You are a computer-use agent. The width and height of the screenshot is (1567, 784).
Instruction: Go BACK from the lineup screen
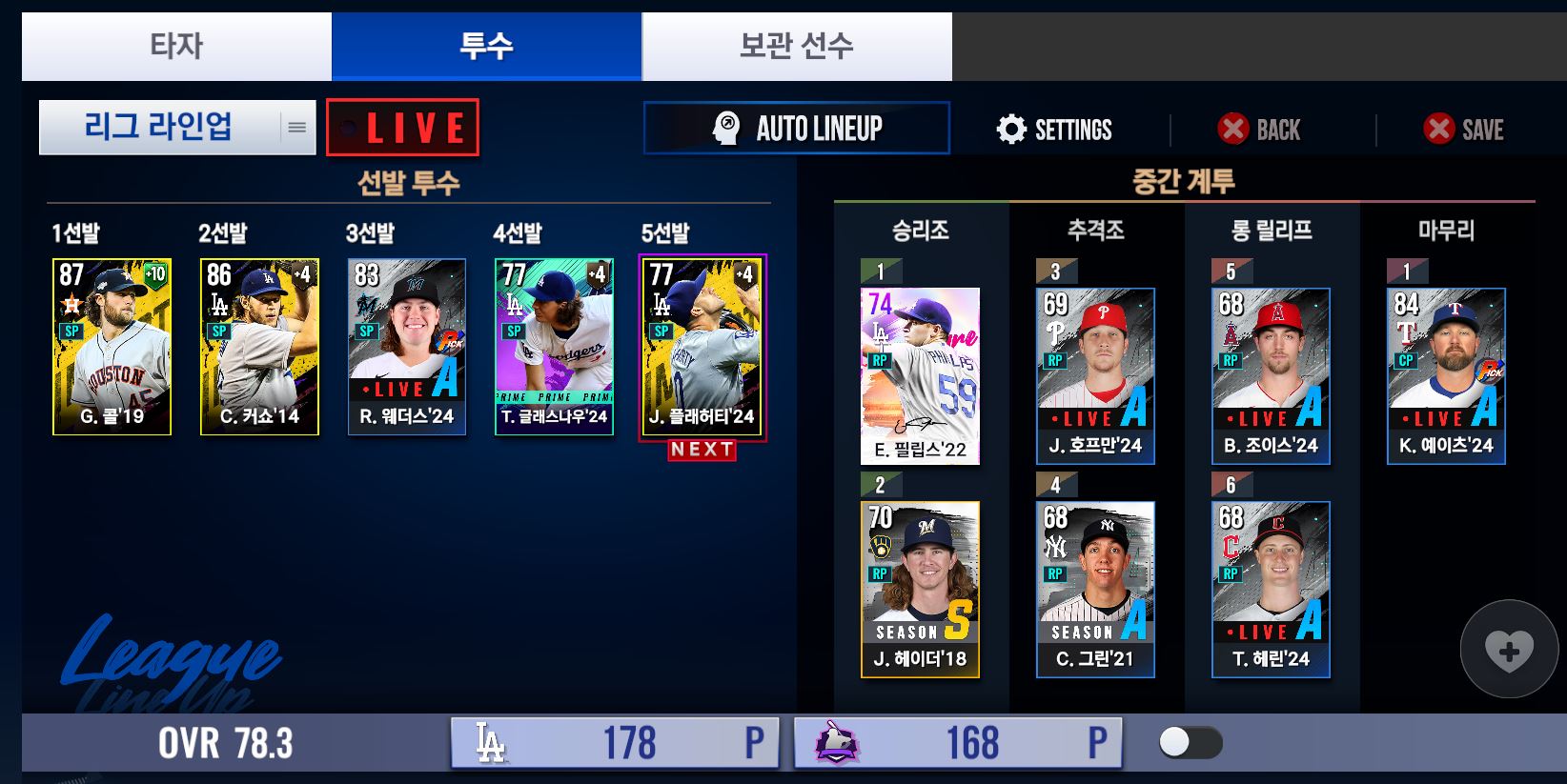click(x=1258, y=130)
